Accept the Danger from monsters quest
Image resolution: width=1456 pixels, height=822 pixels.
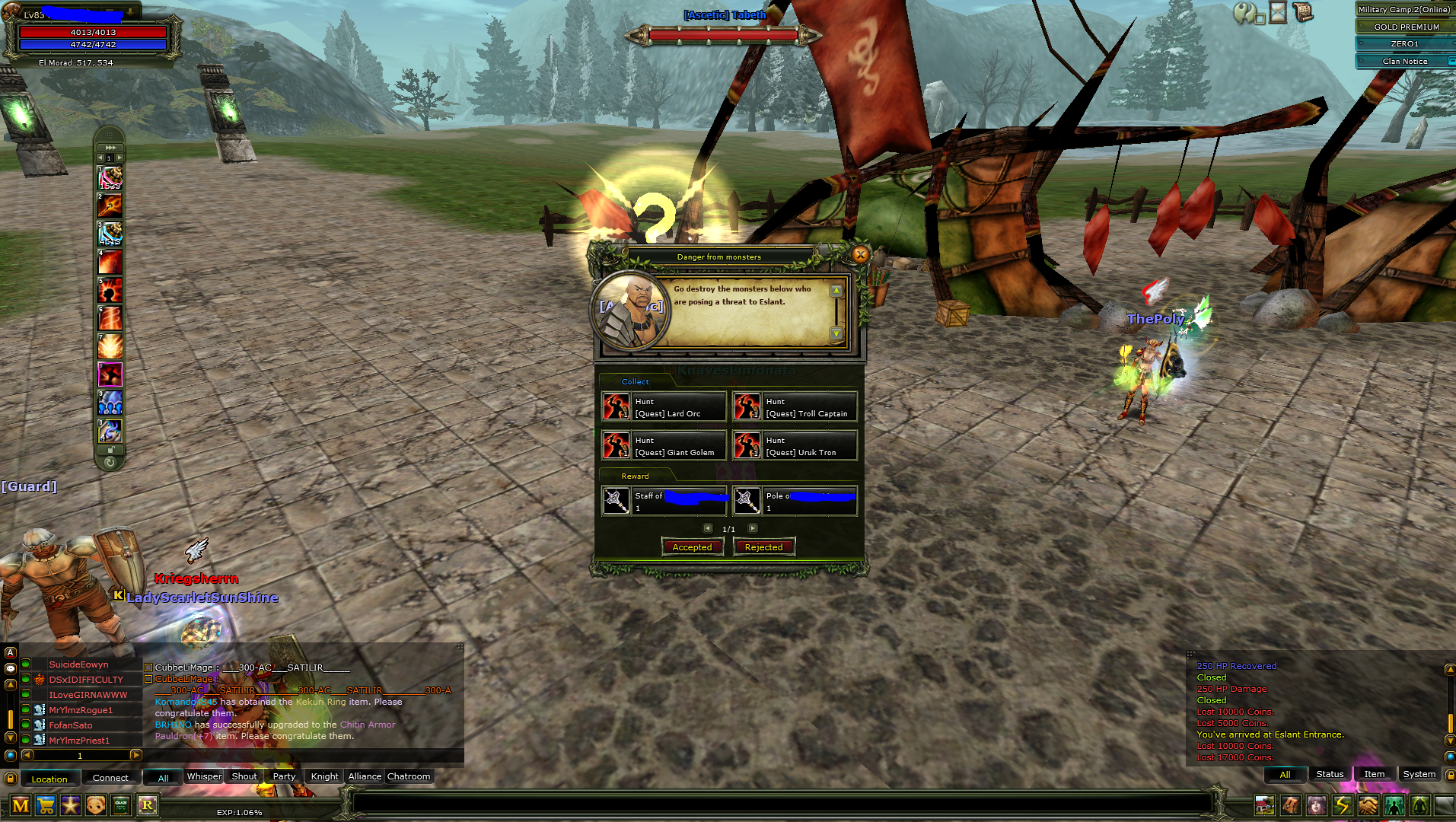(x=692, y=547)
